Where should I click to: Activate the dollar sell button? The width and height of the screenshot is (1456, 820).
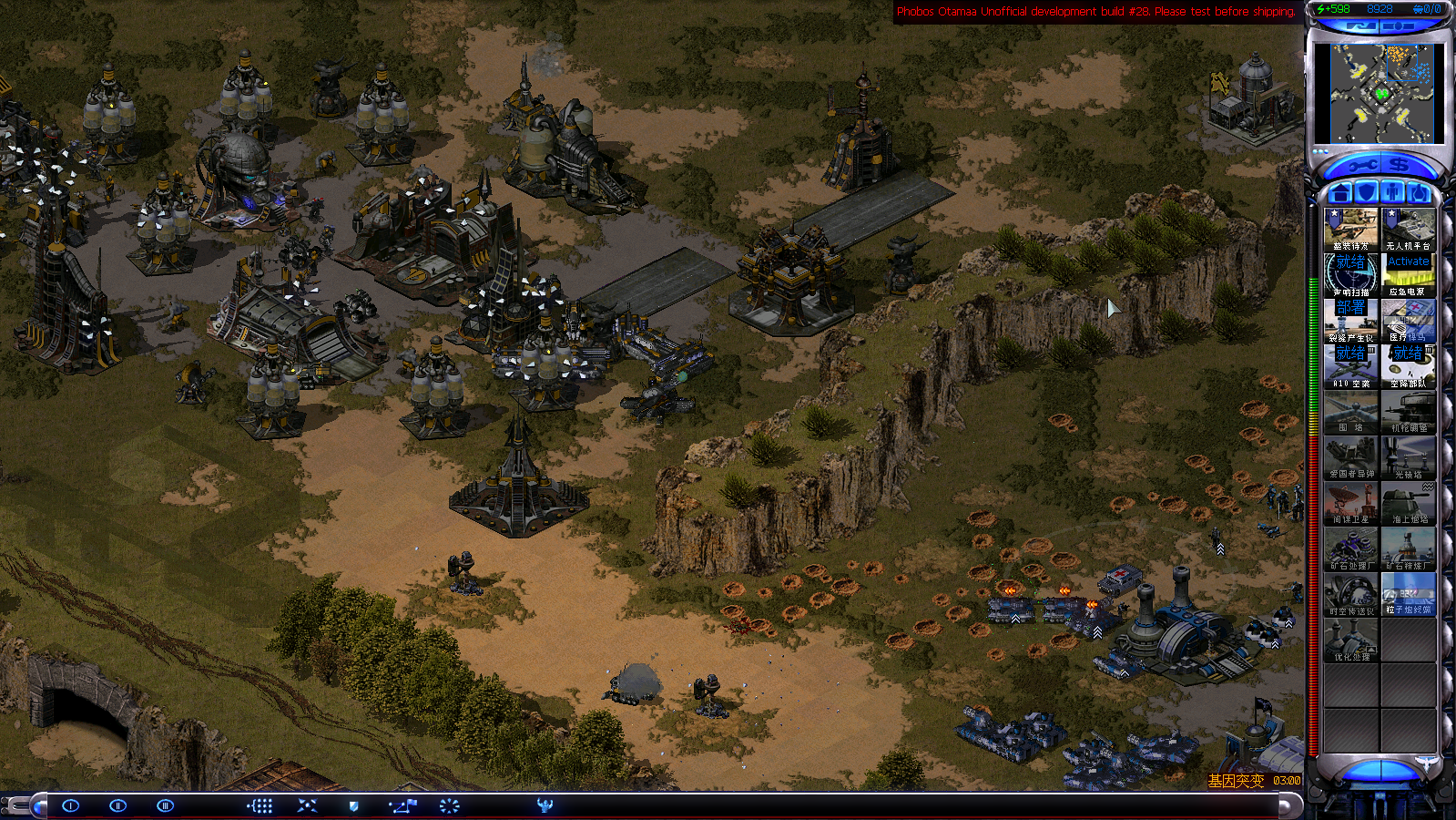tap(1400, 166)
